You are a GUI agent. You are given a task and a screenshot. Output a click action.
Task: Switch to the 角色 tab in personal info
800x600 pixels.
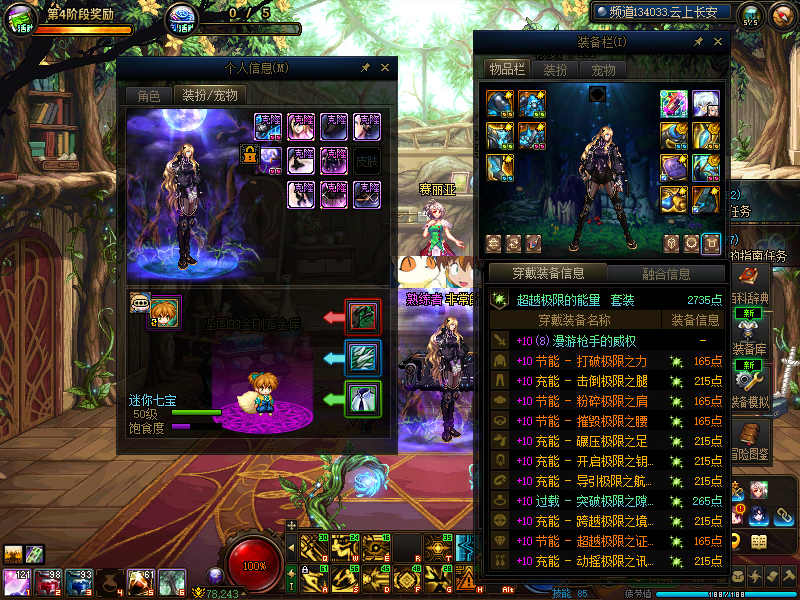(x=148, y=96)
